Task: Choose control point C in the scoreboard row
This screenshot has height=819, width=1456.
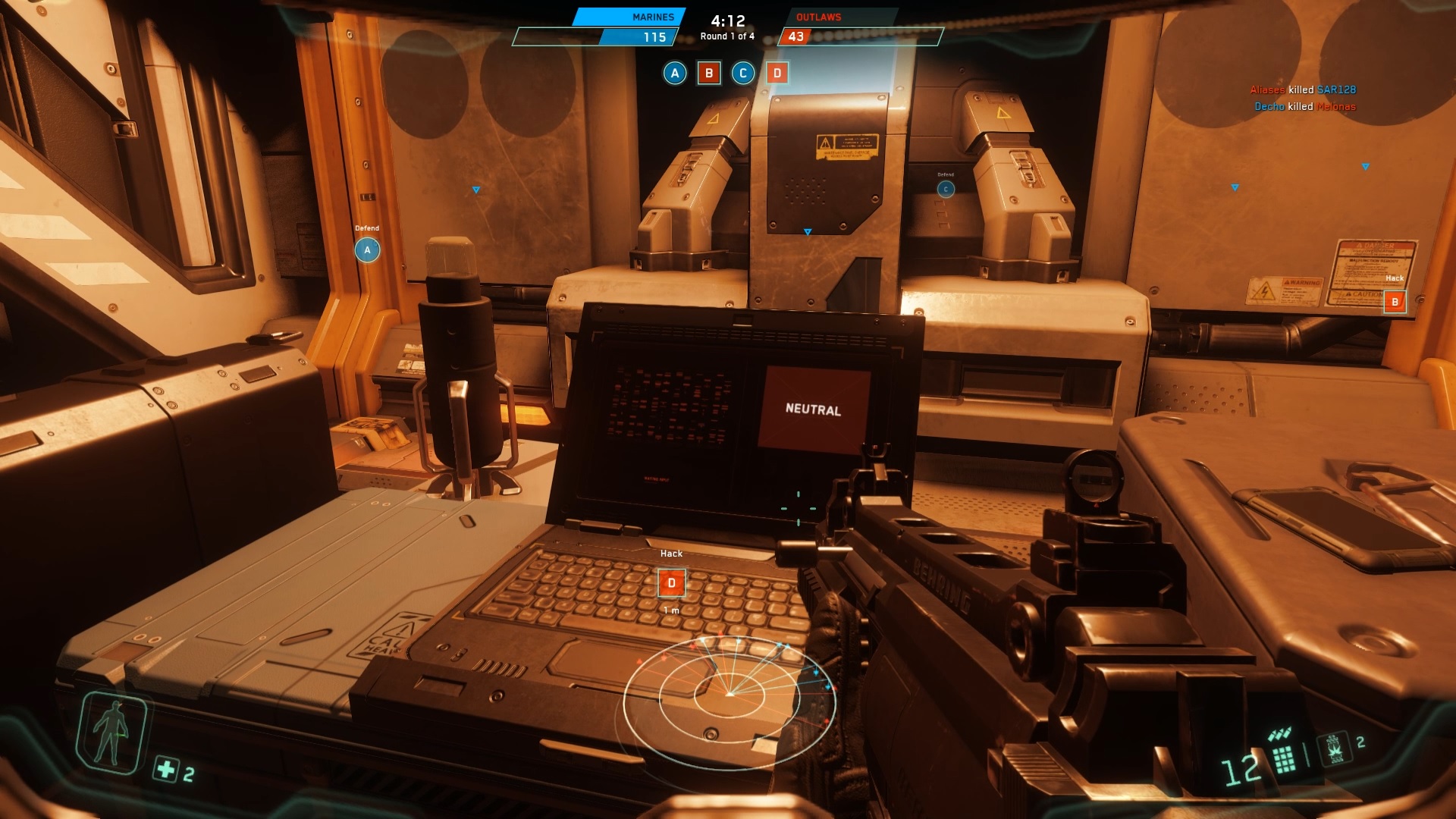Action: 743,73
